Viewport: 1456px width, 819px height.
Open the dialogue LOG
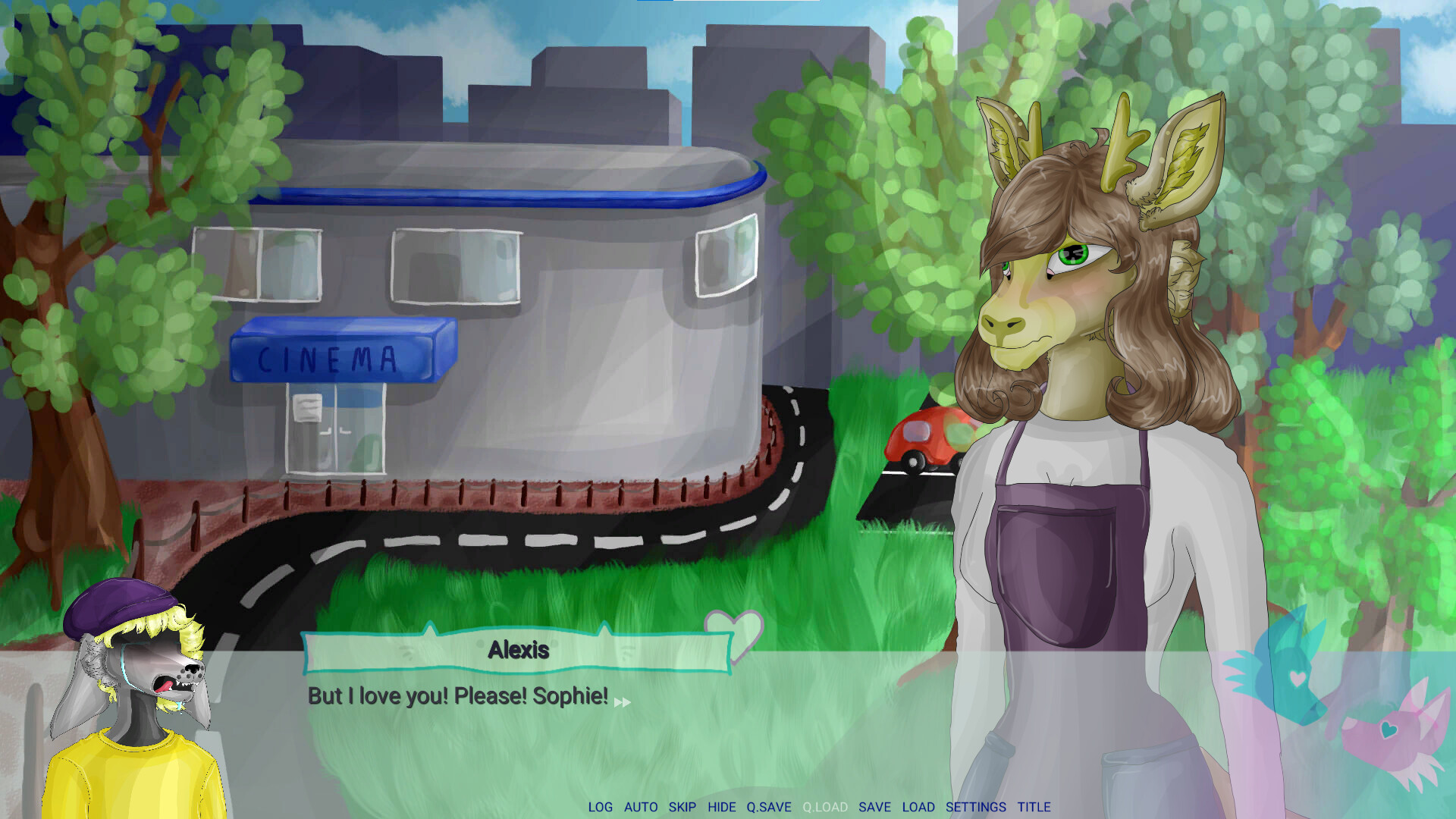point(601,807)
